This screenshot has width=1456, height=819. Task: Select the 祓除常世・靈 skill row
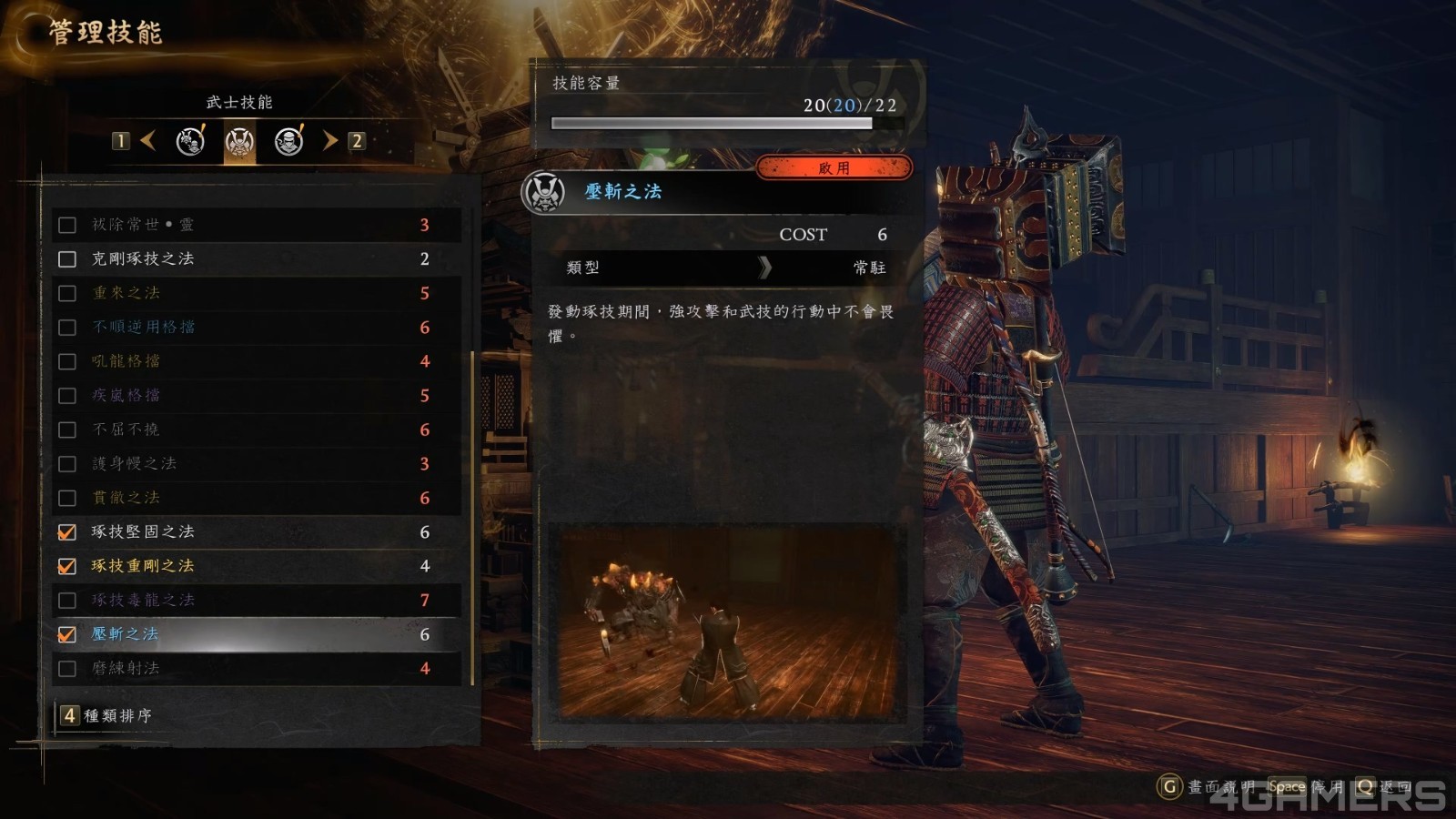[143, 225]
